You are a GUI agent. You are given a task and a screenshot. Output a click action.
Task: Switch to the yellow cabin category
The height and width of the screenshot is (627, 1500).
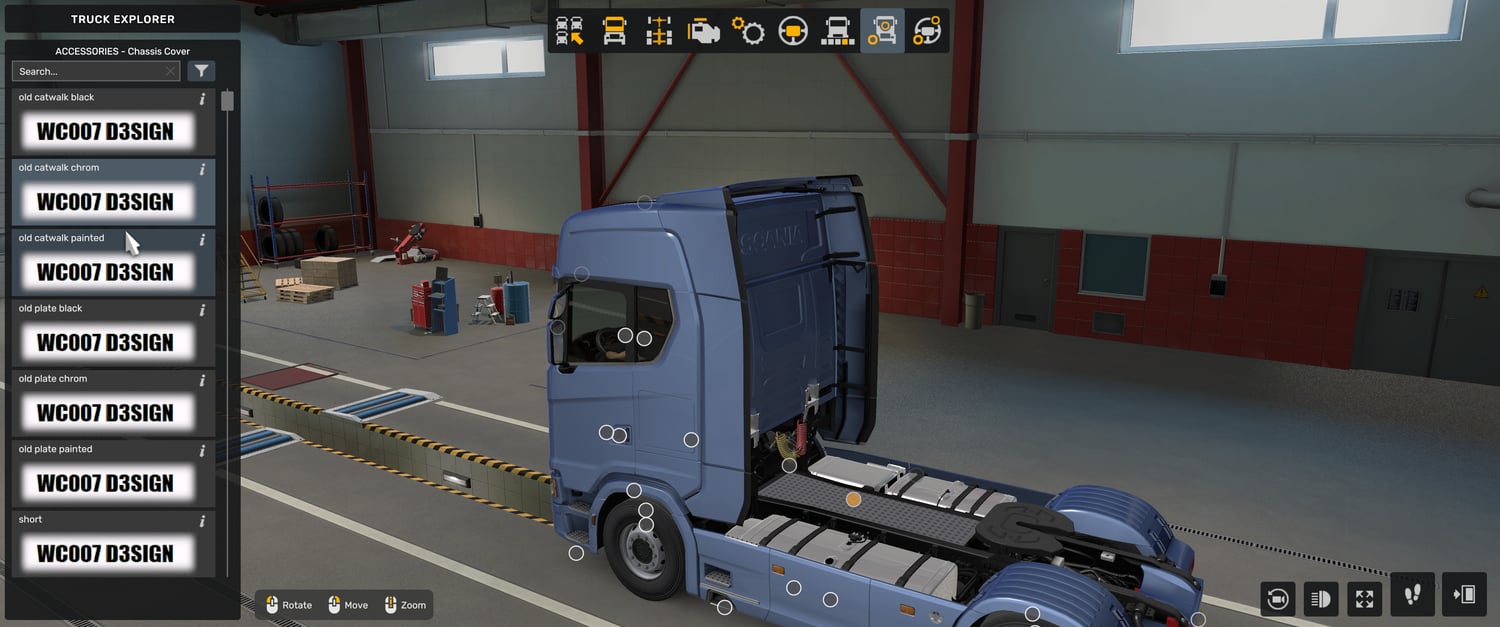coord(614,31)
